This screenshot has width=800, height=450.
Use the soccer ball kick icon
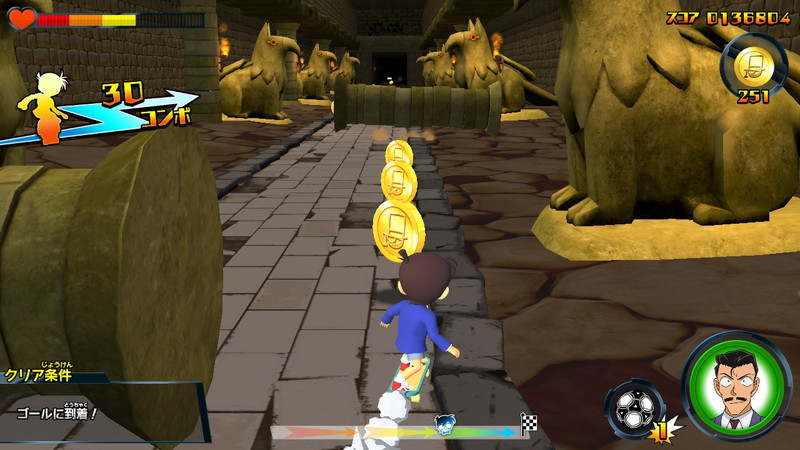click(x=632, y=410)
